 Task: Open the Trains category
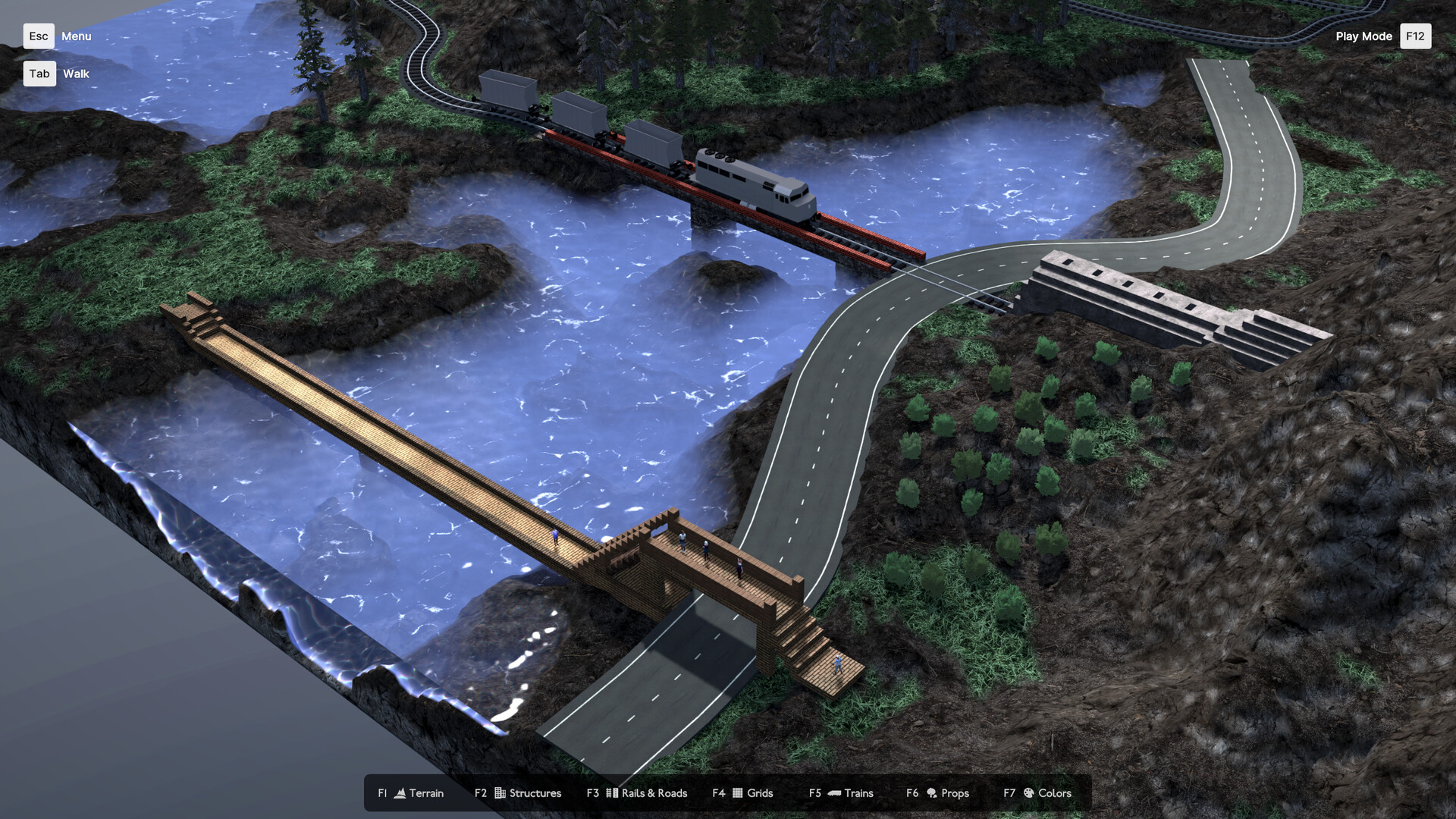pos(858,793)
